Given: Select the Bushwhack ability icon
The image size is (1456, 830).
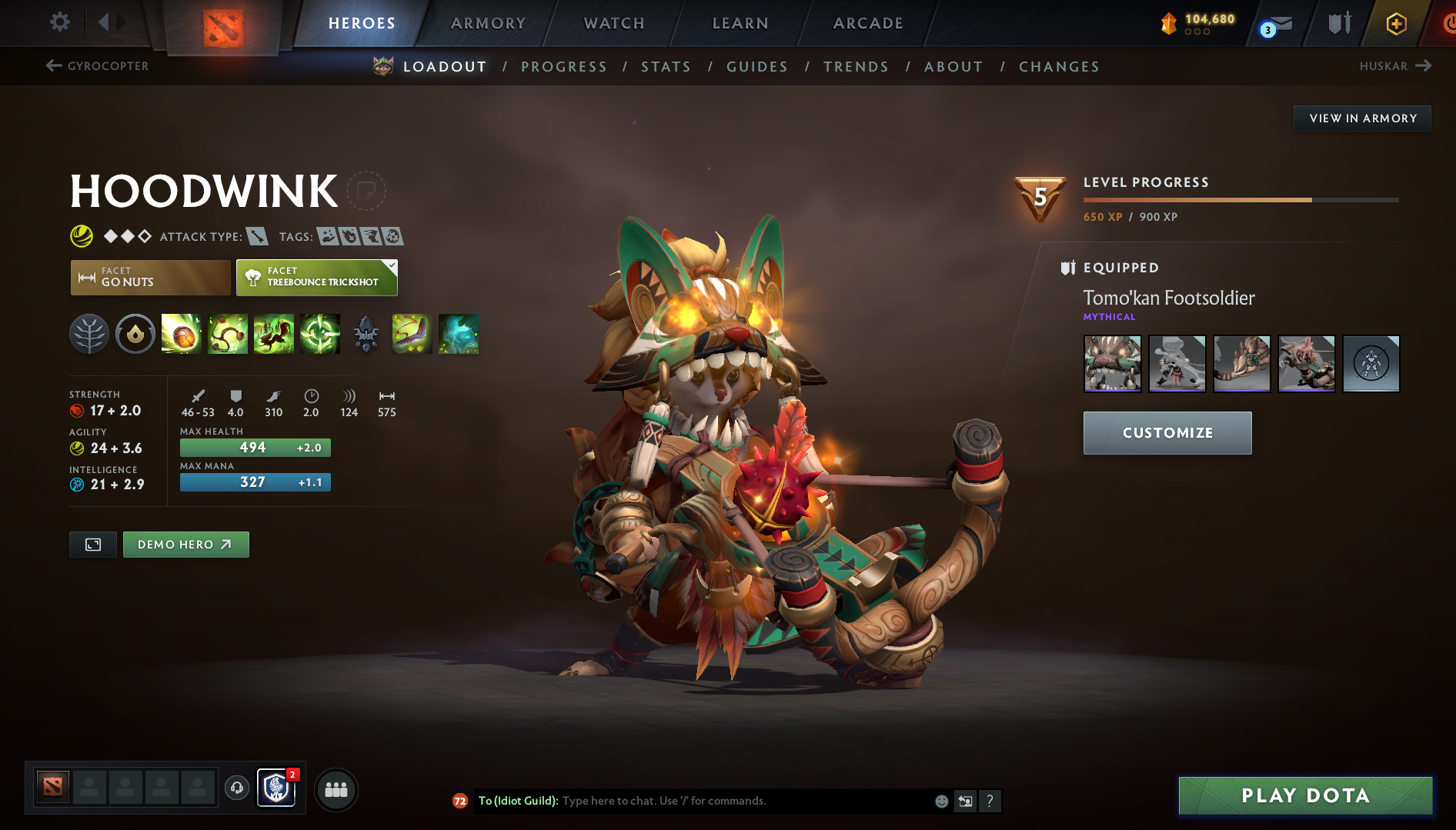Looking at the screenshot, I should (228, 334).
